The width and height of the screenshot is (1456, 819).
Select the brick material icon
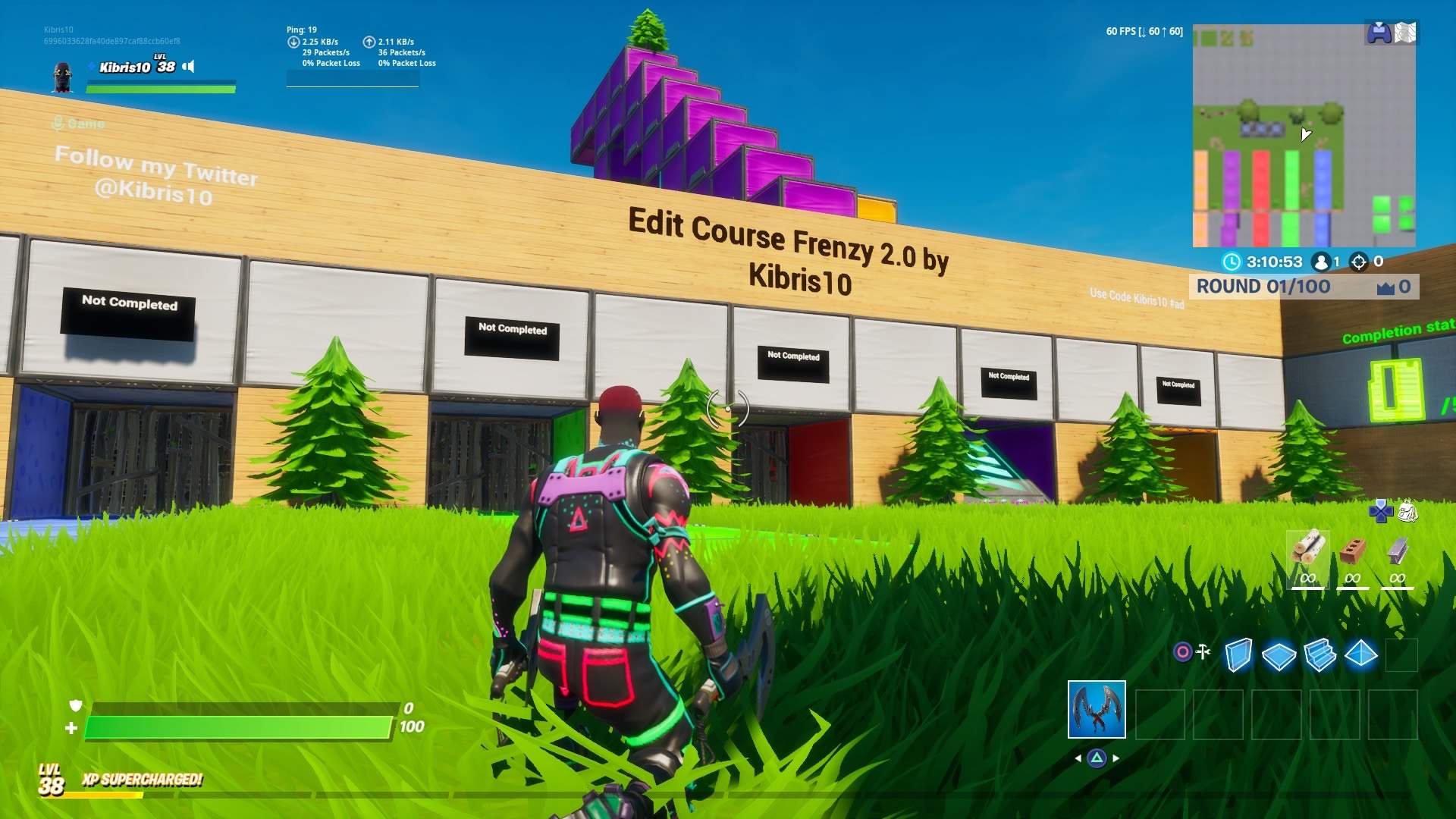tap(1352, 551)
